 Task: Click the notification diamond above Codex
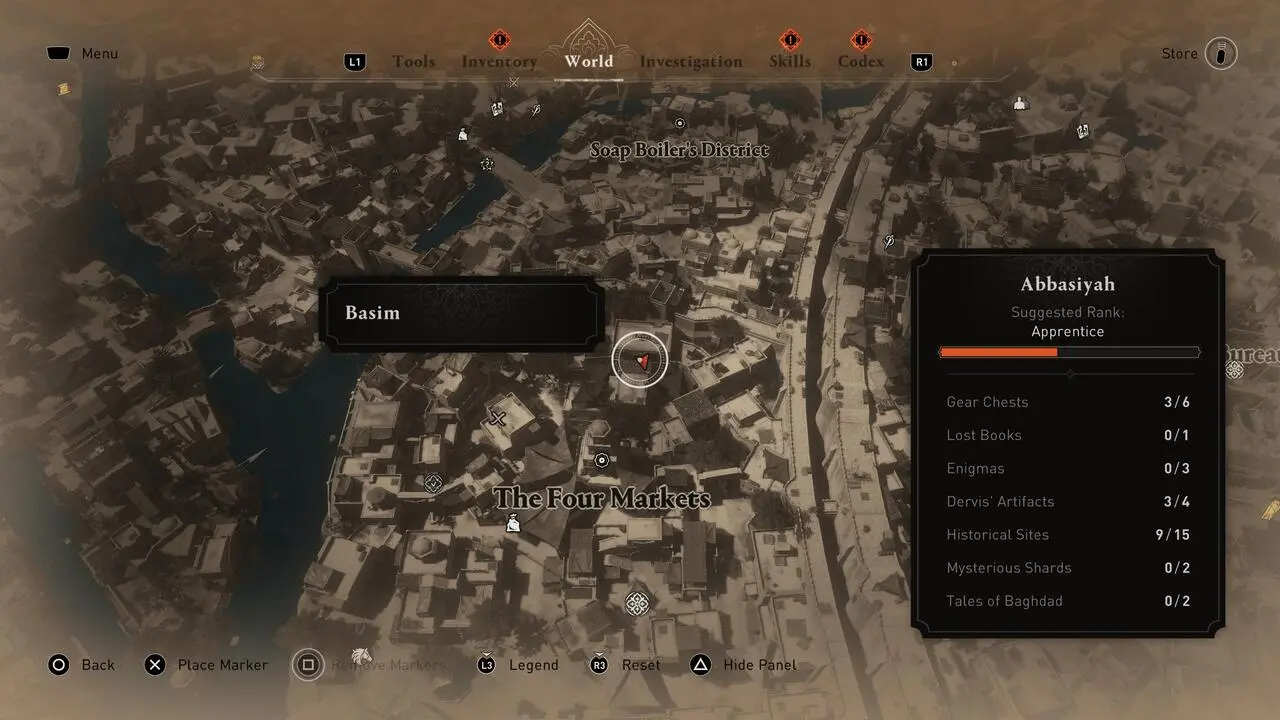(859, 40)
